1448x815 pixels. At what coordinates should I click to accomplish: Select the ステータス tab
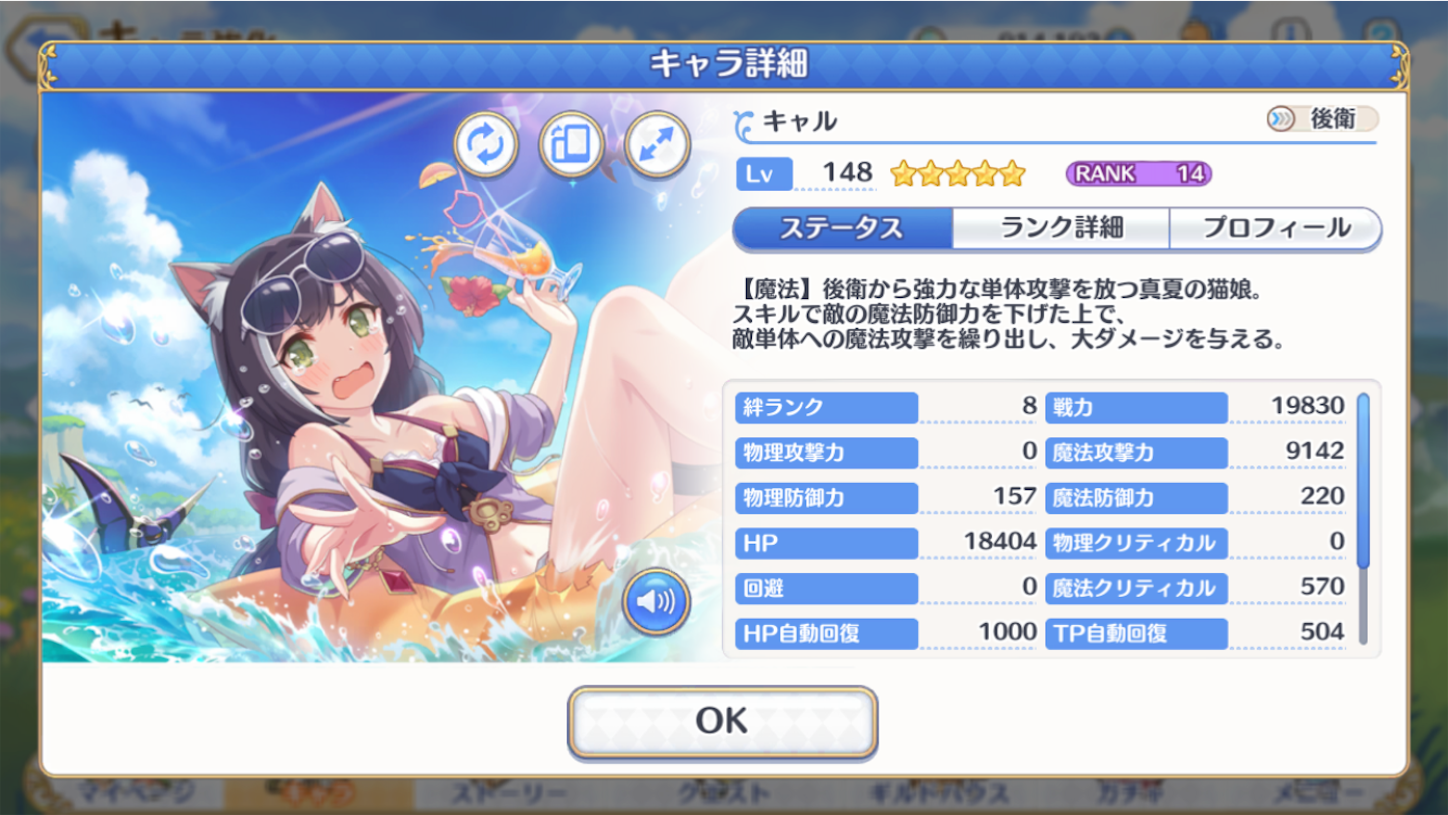tap(843, 228)
